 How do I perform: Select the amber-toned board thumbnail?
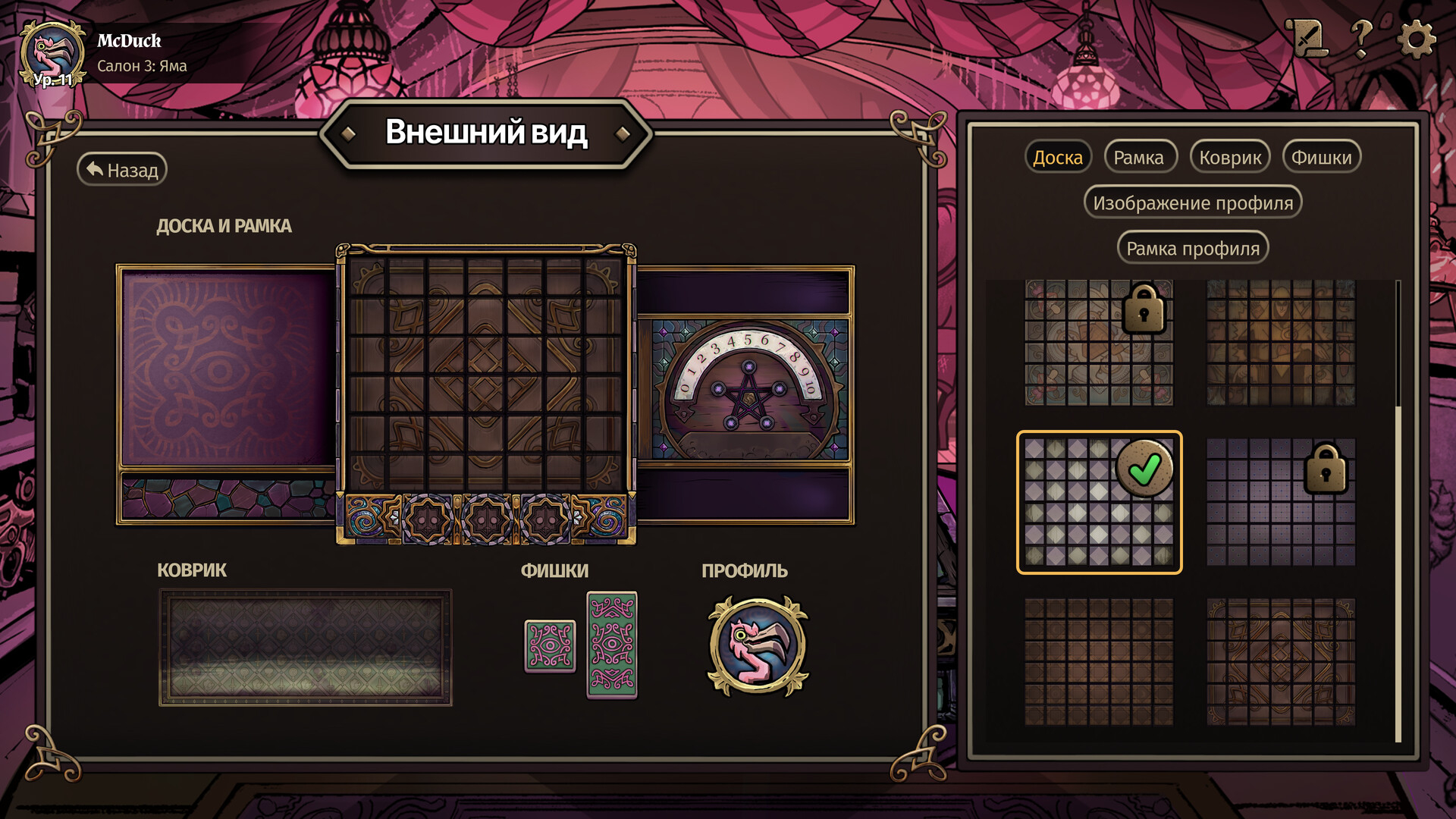(1281, 343)
